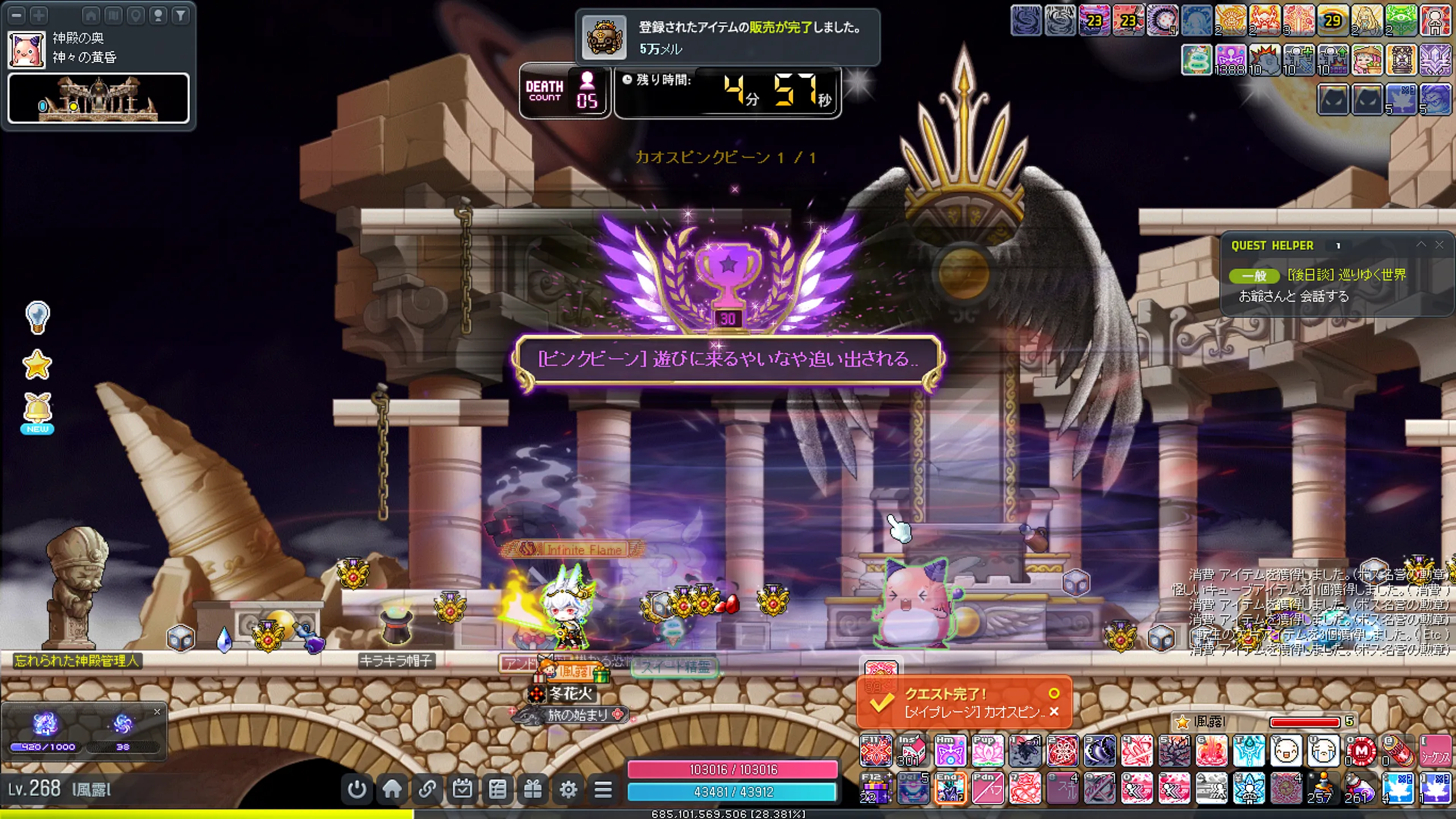Use the F12 purple gift box slot
The height and width of the screenshot is (819, 1456).
(876, 788)
